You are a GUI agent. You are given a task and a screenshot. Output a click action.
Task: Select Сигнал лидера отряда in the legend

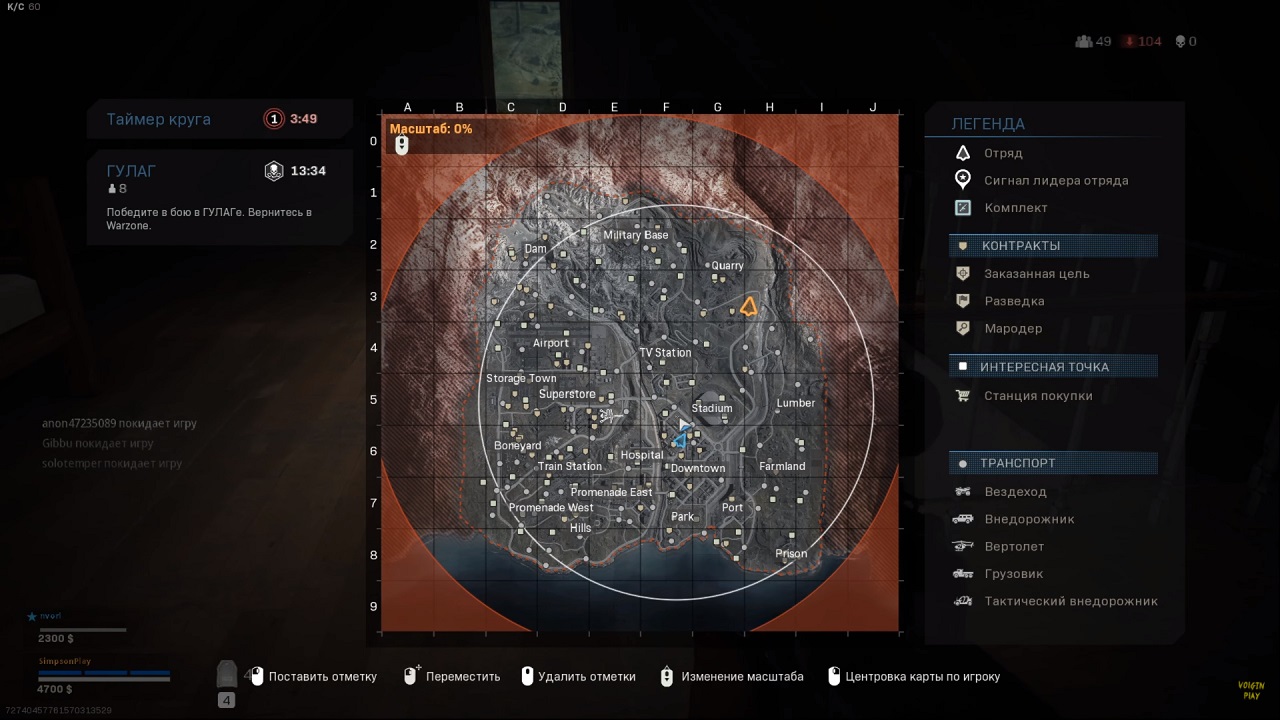tap(1055, 181)
